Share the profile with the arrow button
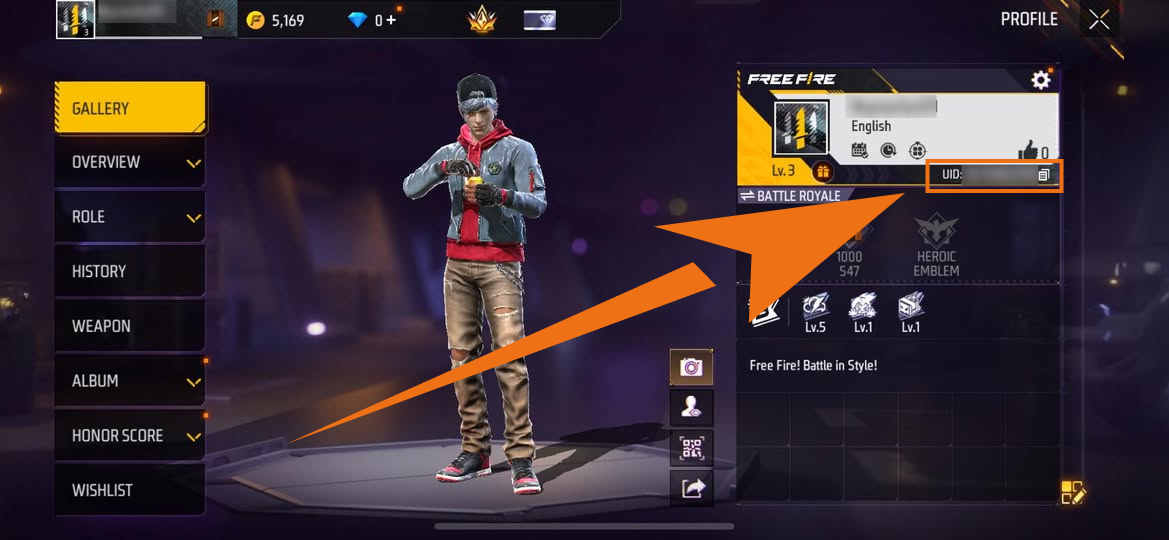 tap(691, 487)
